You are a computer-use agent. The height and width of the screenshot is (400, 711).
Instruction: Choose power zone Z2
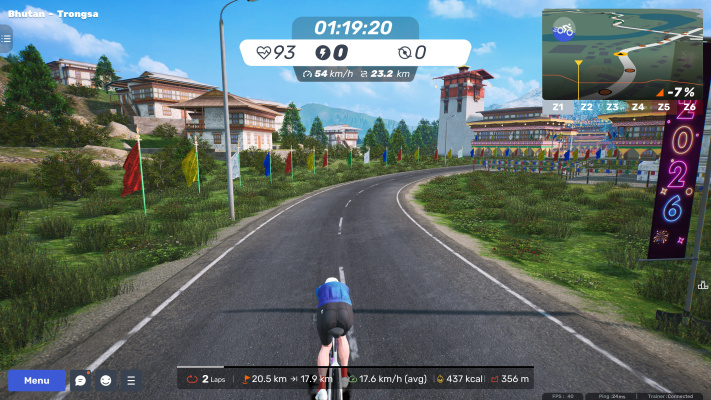click(x=585, y=106)
